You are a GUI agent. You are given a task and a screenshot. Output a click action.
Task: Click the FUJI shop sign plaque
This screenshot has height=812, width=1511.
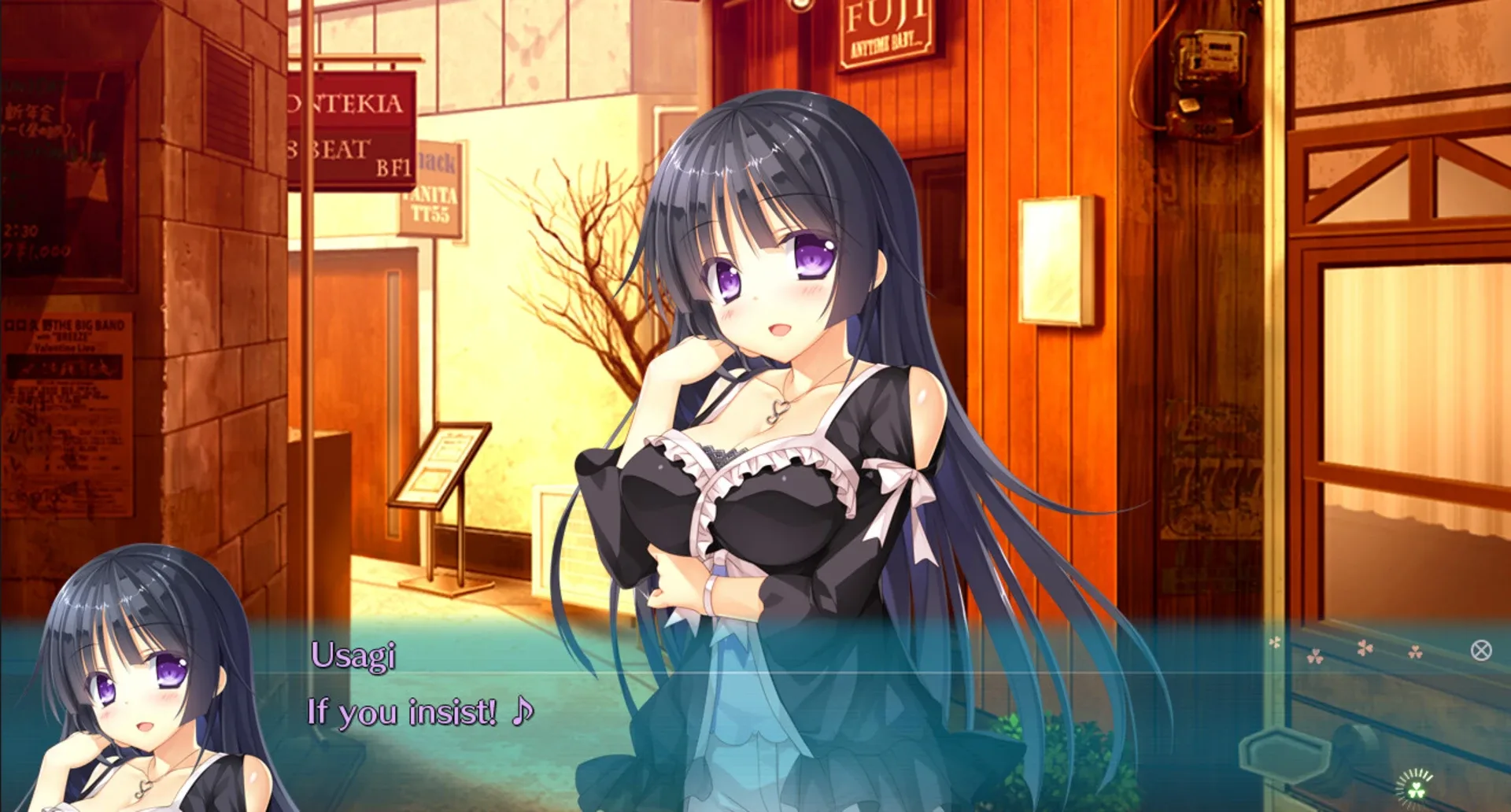click(x=885, y=31)
